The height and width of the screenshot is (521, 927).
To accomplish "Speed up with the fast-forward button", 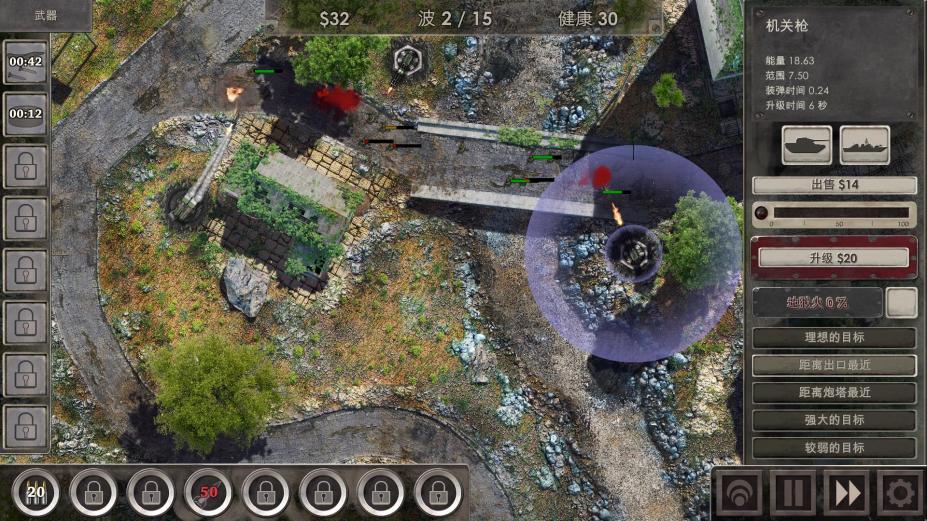I will [846, 493].
